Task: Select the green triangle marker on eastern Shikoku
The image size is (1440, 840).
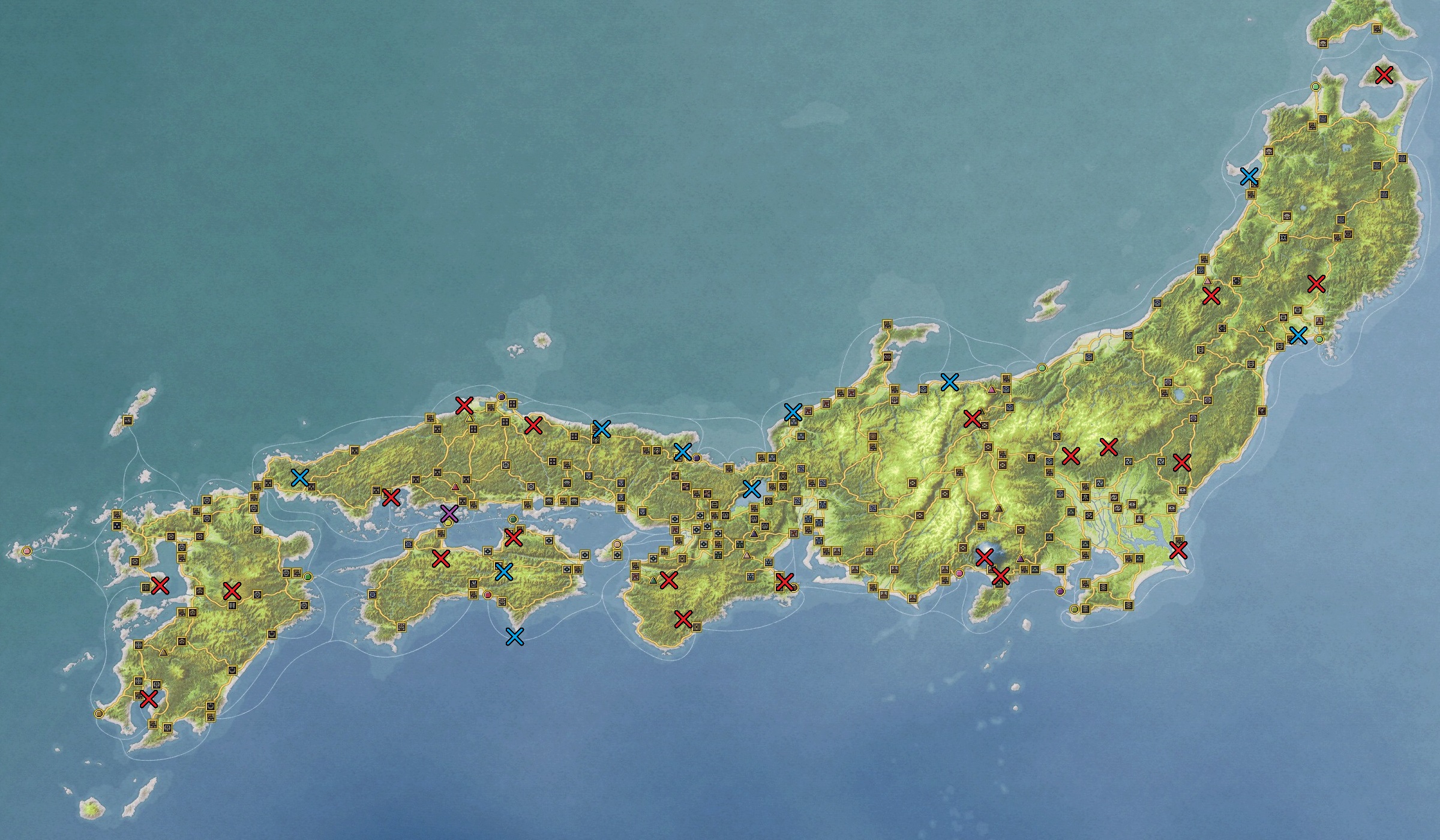Action: coord(653,580)
